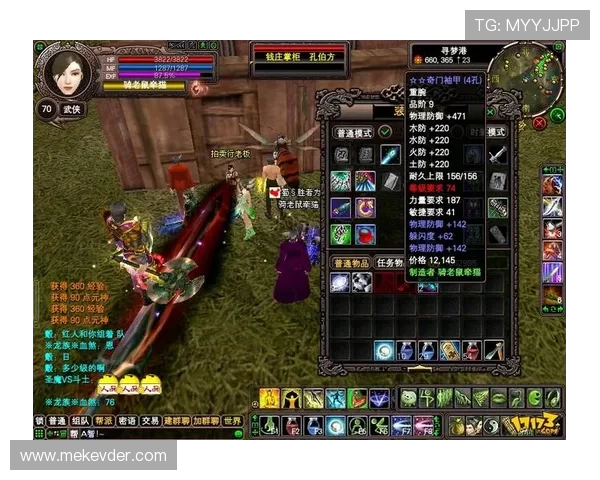Select the 普通模式 equipment mode button
Screen dimensions: 600x480
click(352, 133)
